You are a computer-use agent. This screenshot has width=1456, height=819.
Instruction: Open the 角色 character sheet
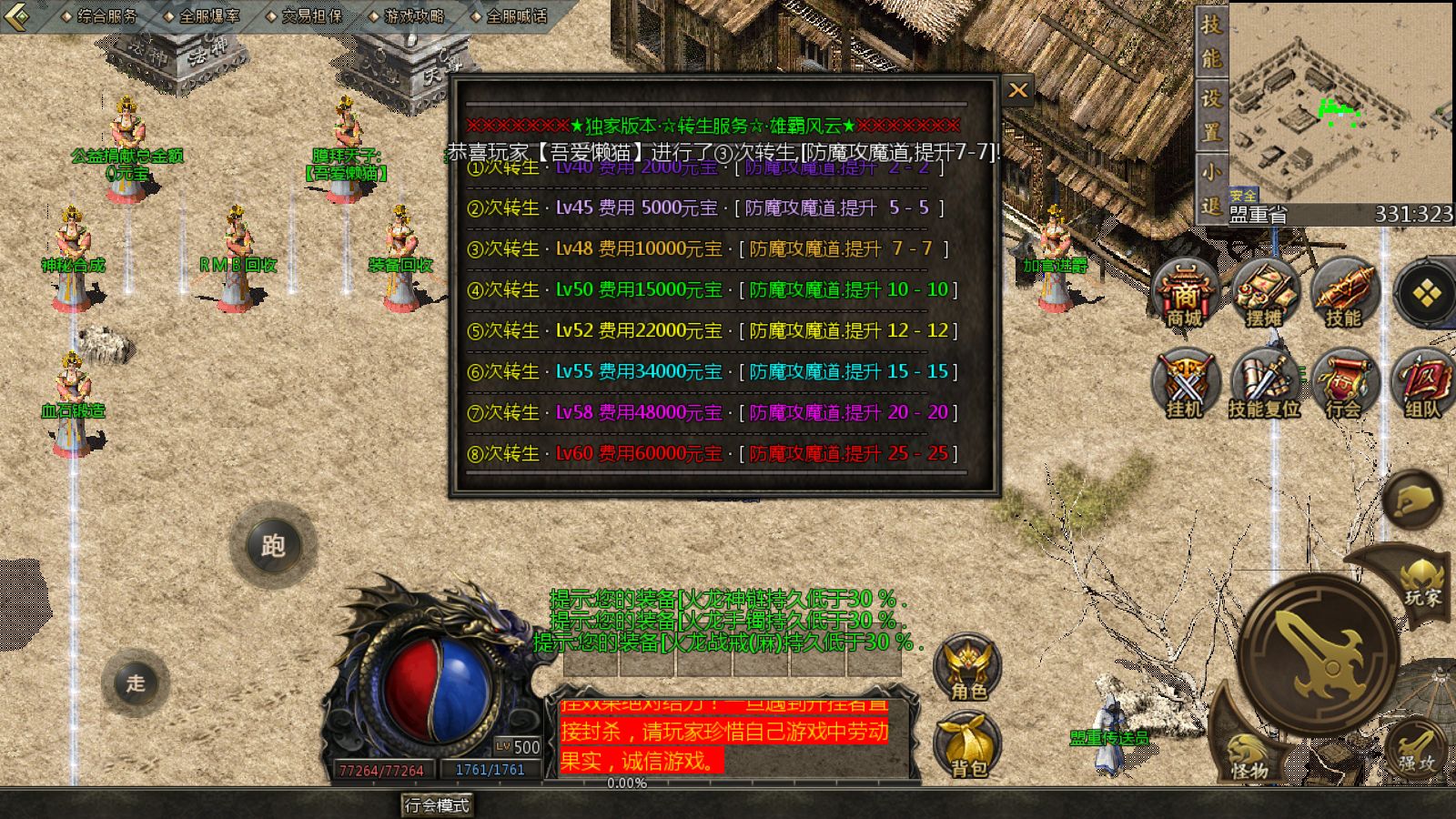968,669
